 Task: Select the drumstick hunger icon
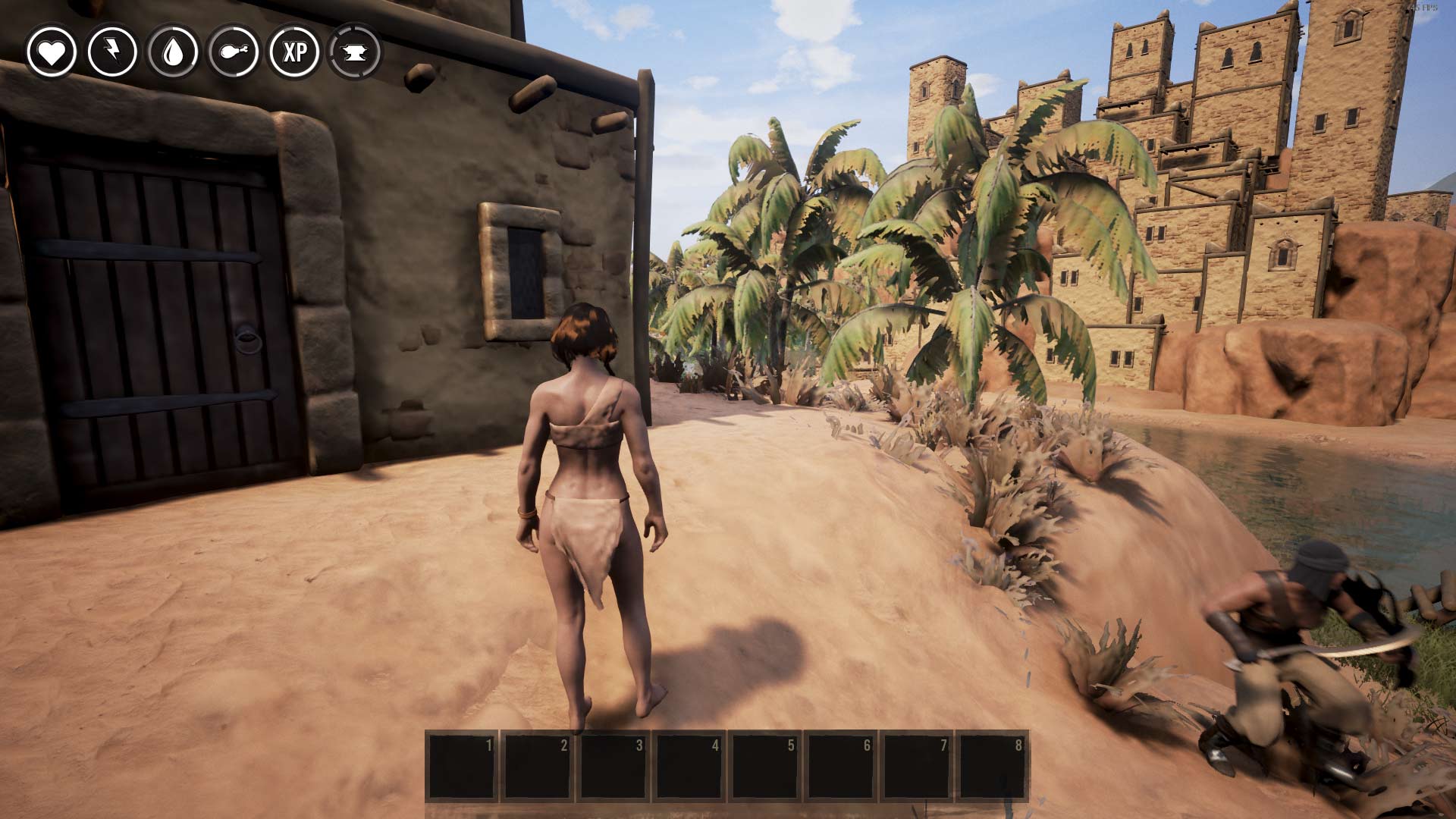coord(234,52)
